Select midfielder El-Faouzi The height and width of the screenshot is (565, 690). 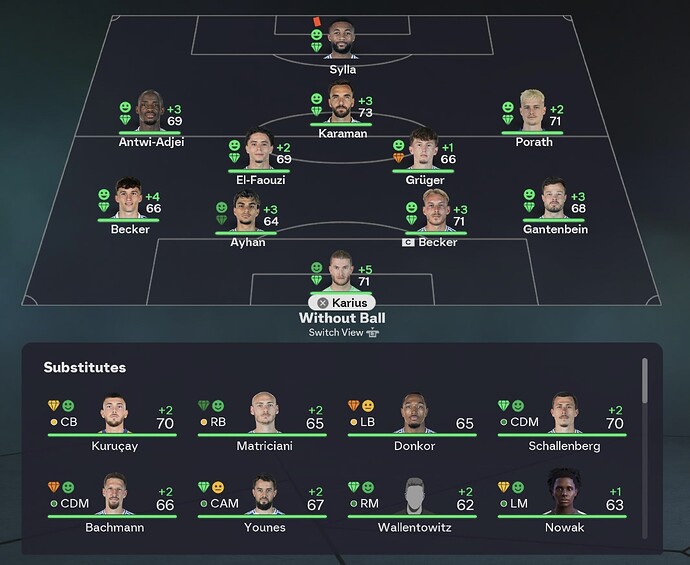point(260,150)
